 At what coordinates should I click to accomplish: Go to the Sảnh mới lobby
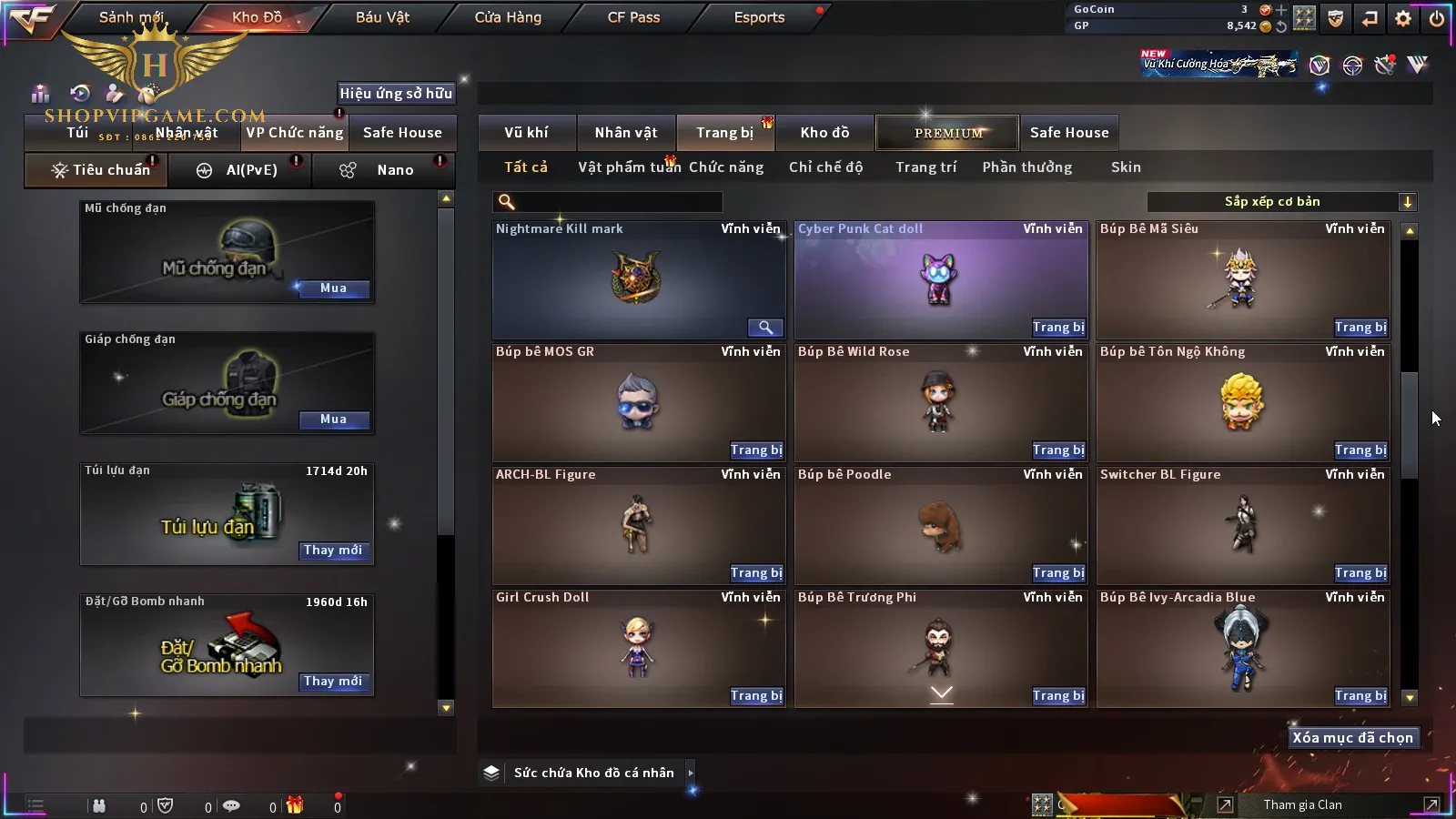(x=131, y=17)
